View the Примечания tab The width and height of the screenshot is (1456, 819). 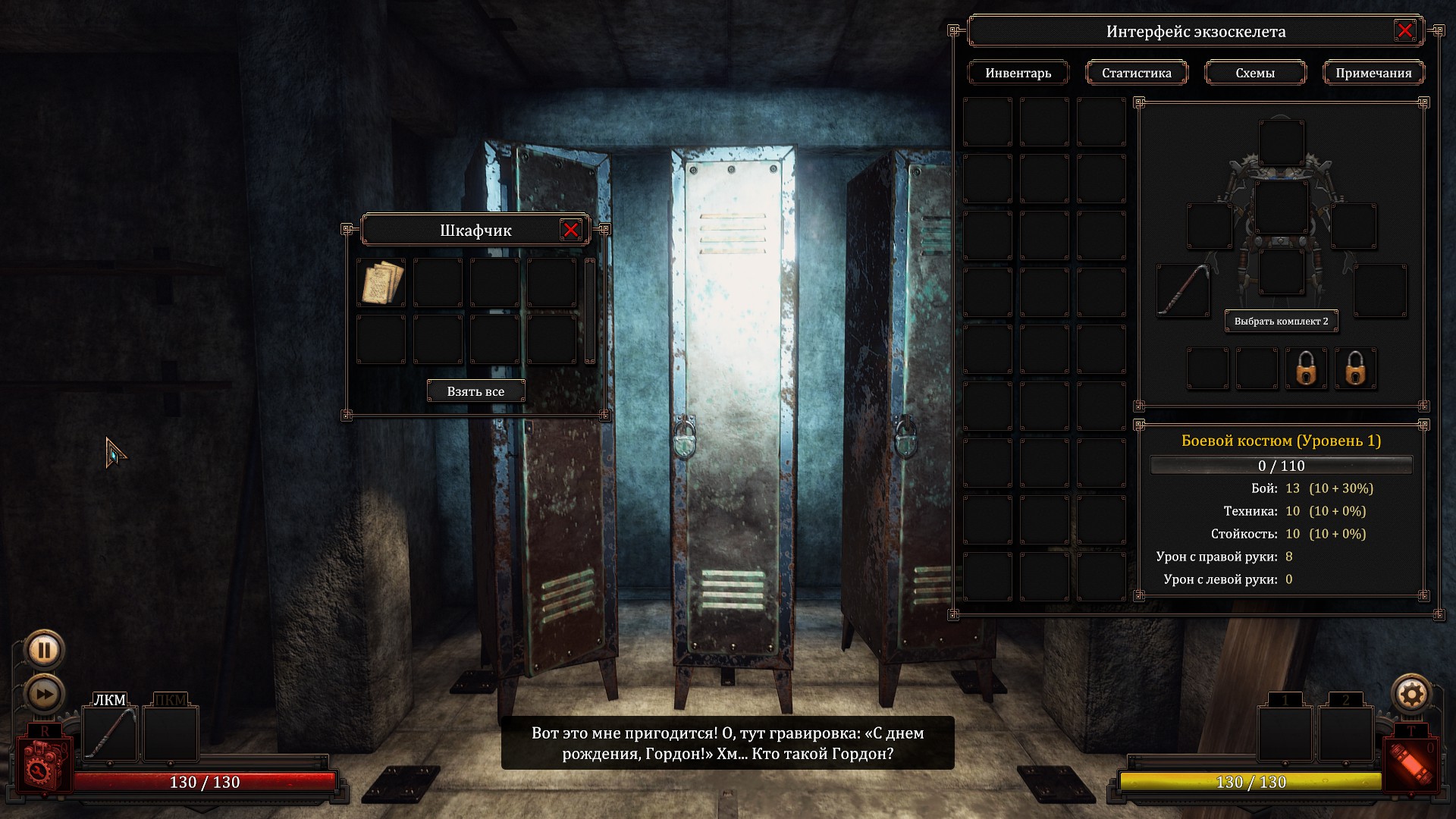click(1373, 73)
